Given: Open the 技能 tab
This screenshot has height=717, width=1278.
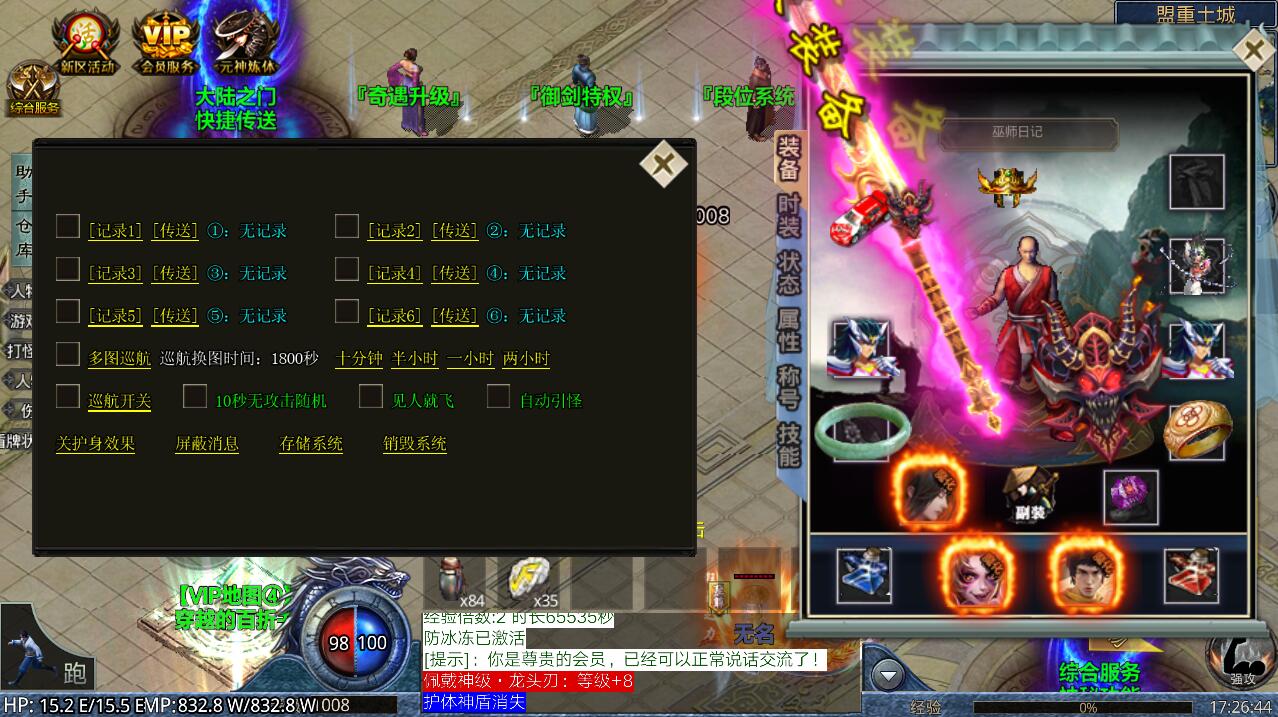Looking at the screenshot, I should click(789, 445).
